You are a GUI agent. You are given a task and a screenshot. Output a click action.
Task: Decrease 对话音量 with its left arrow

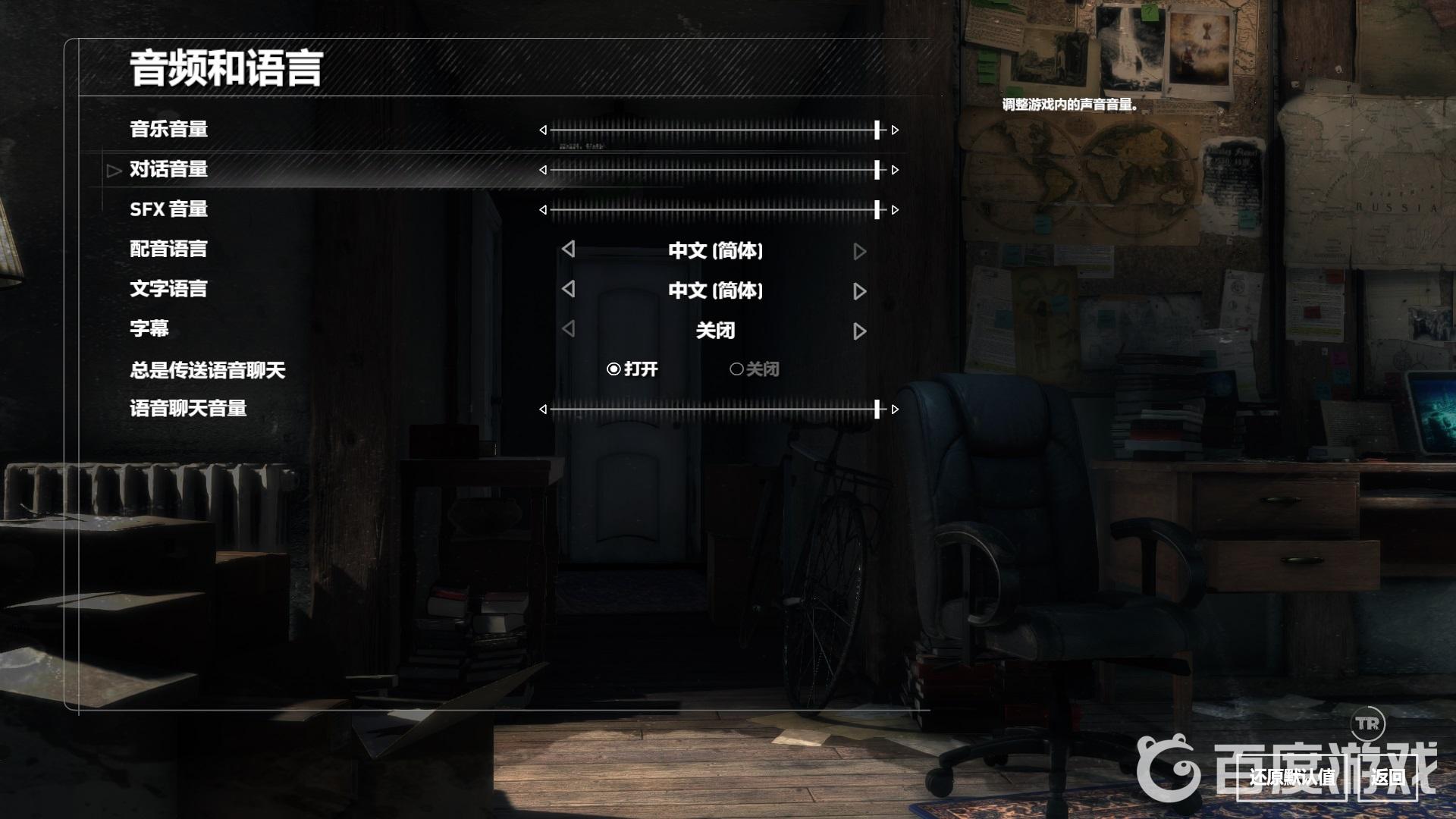pyautogui.click(x=543, y=170)
